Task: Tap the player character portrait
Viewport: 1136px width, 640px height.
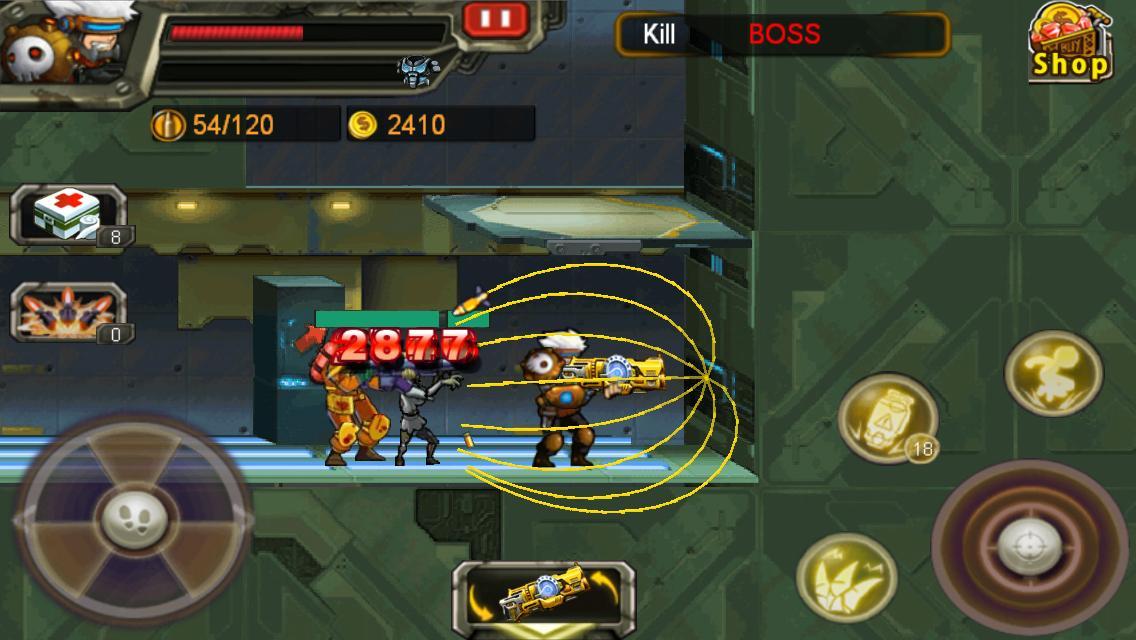Action: (x=62, y=48)
